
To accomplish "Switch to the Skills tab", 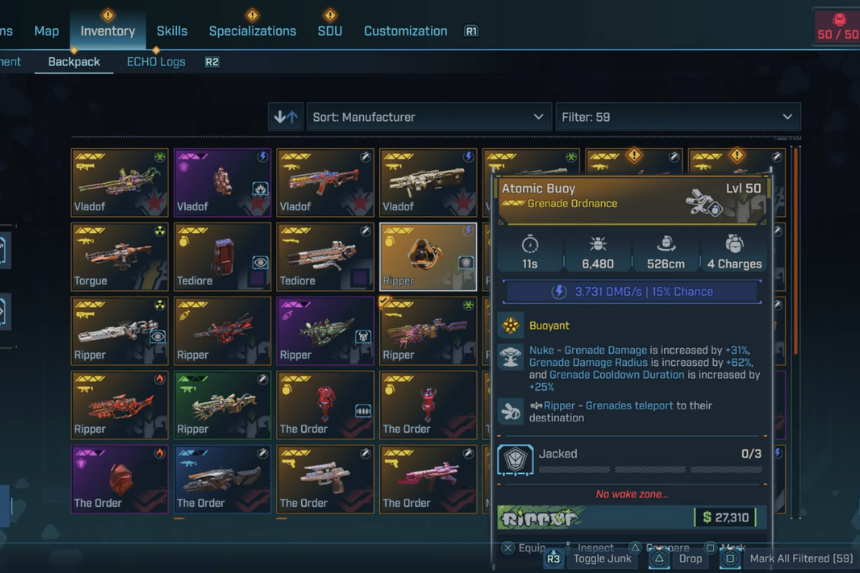I will tap(172, 31).
